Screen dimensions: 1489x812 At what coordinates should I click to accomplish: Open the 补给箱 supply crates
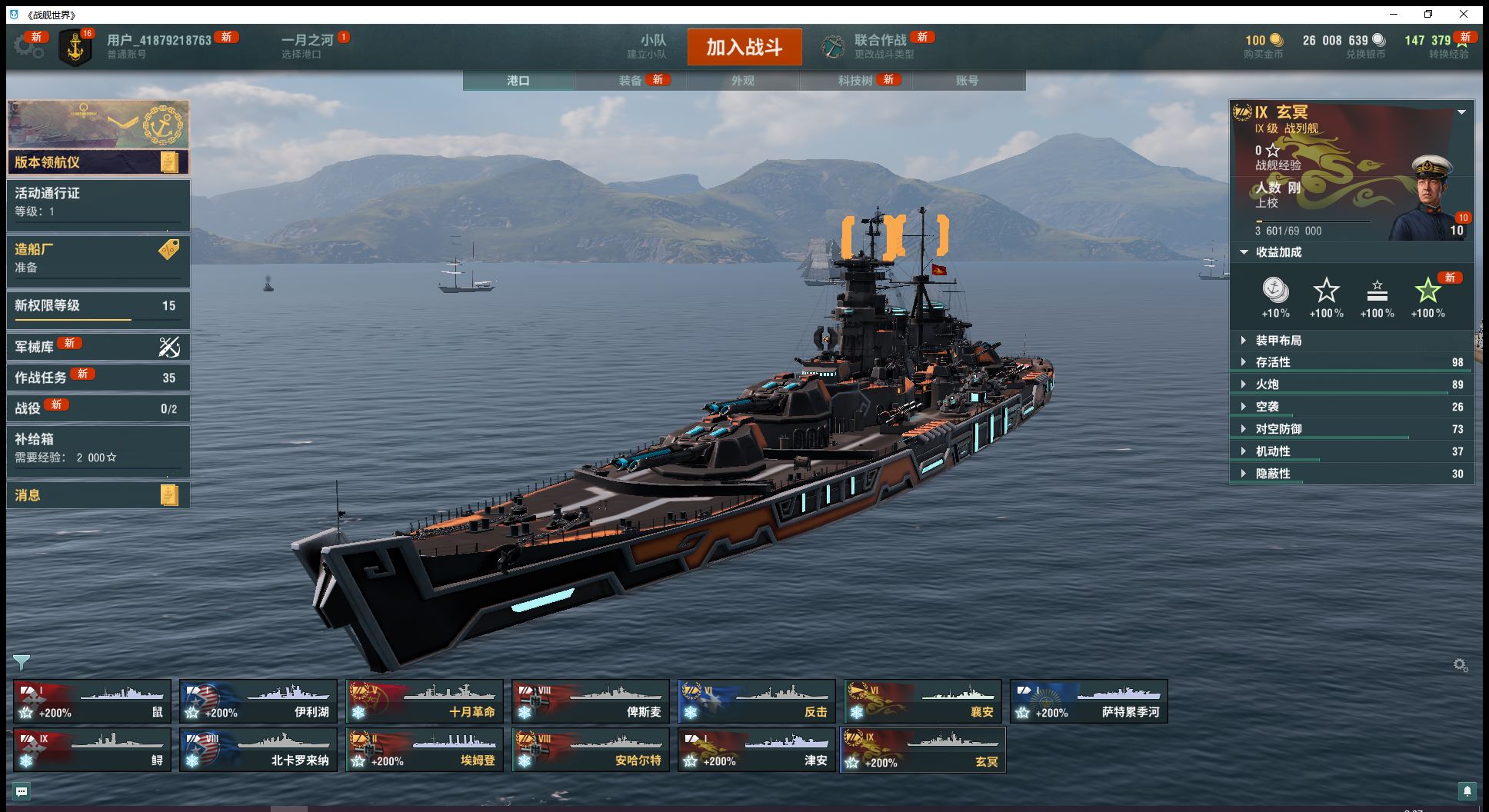click(98, 448)
